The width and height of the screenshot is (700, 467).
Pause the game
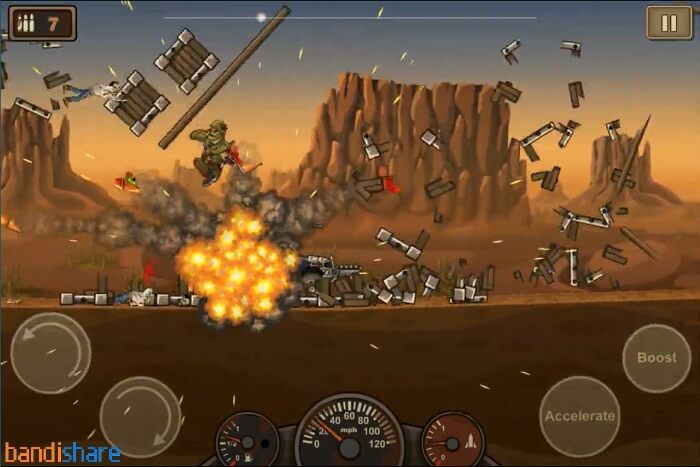click(x=661, y=22)
